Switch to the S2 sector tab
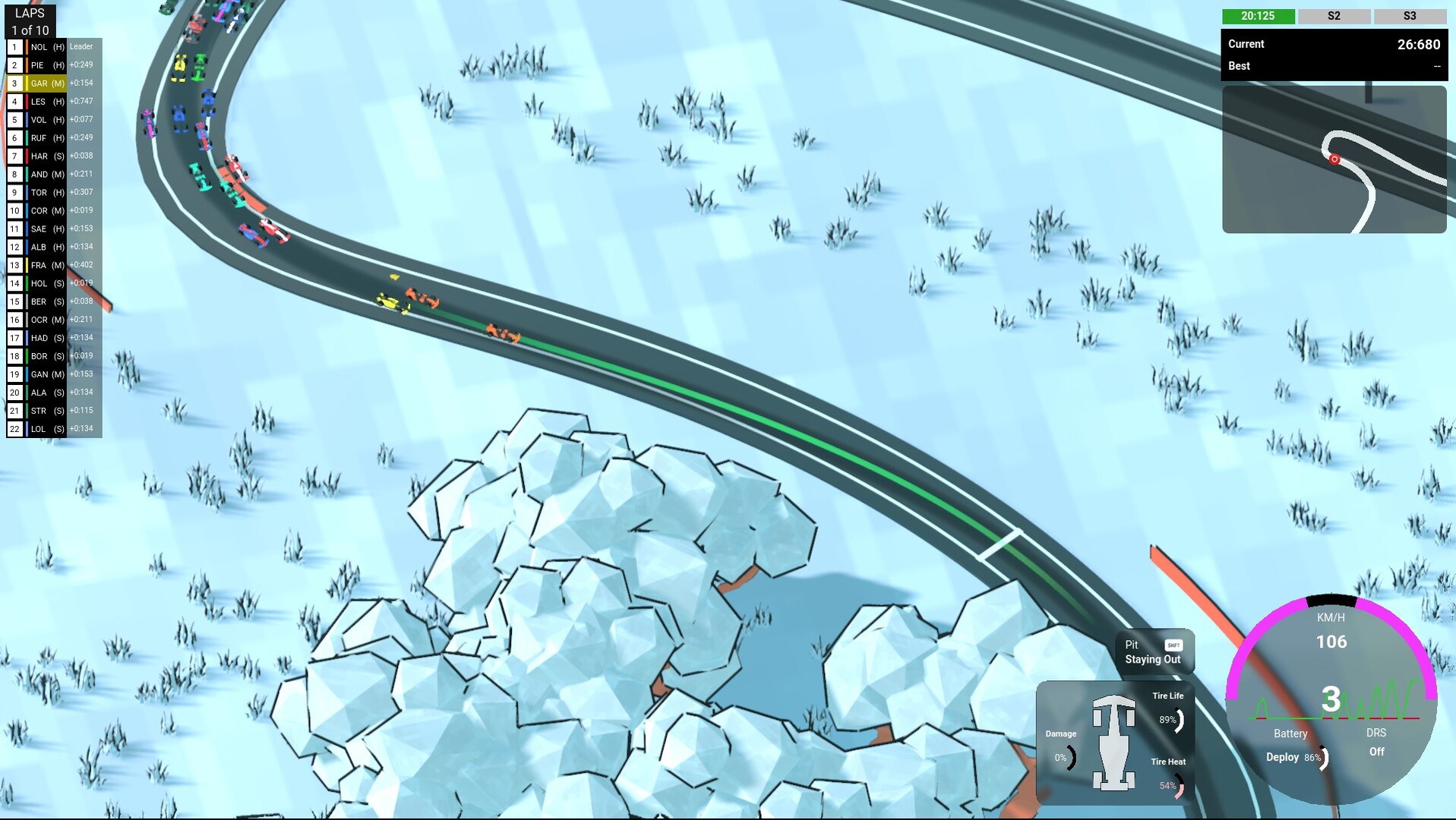The width and height of the screenshot is (1456, 820). [x=1334, y=15]
